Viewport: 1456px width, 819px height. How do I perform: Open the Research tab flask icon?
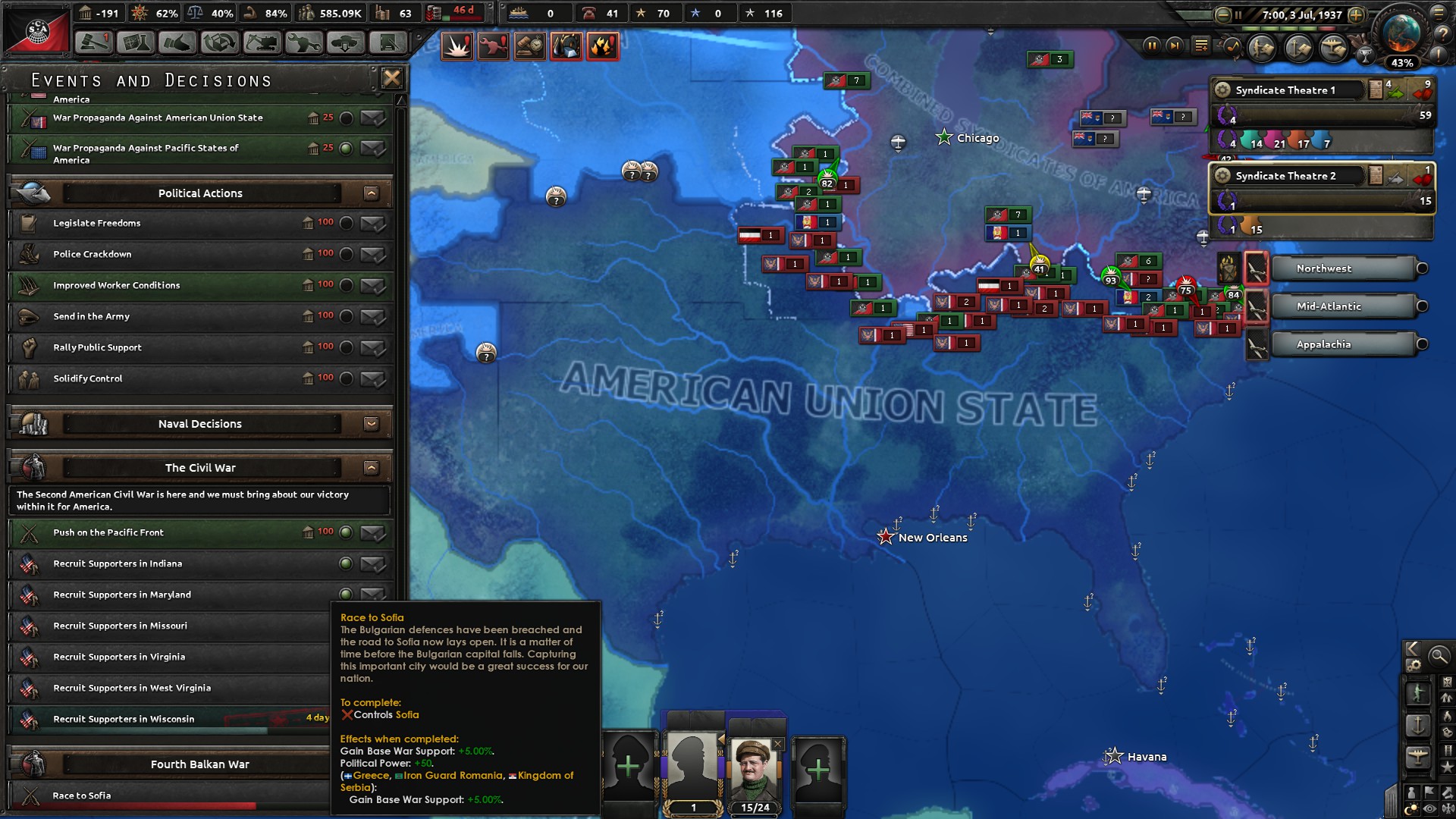pyautogui.click(x=136, y=44)
